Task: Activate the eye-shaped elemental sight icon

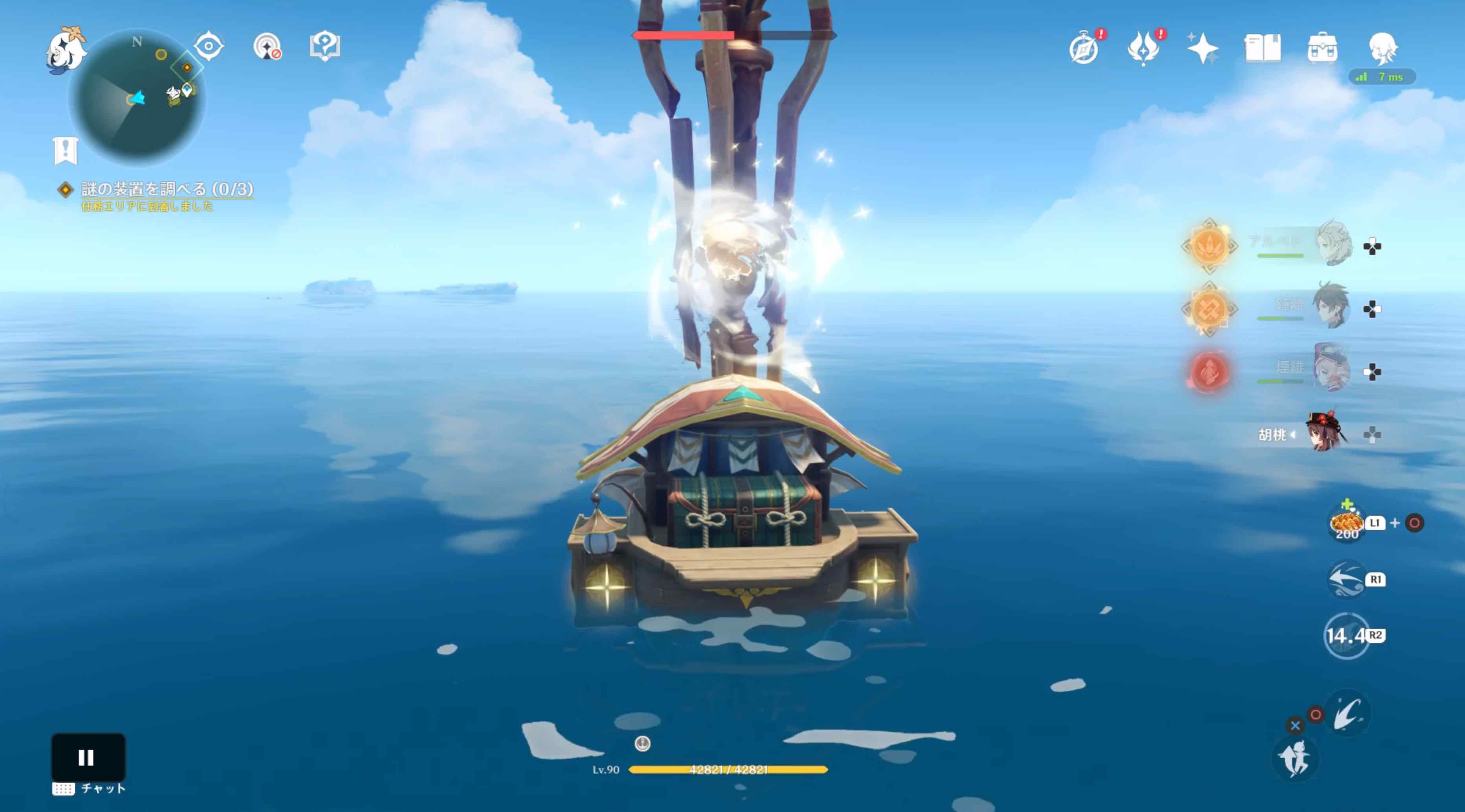Action: [x=209, y=46]
